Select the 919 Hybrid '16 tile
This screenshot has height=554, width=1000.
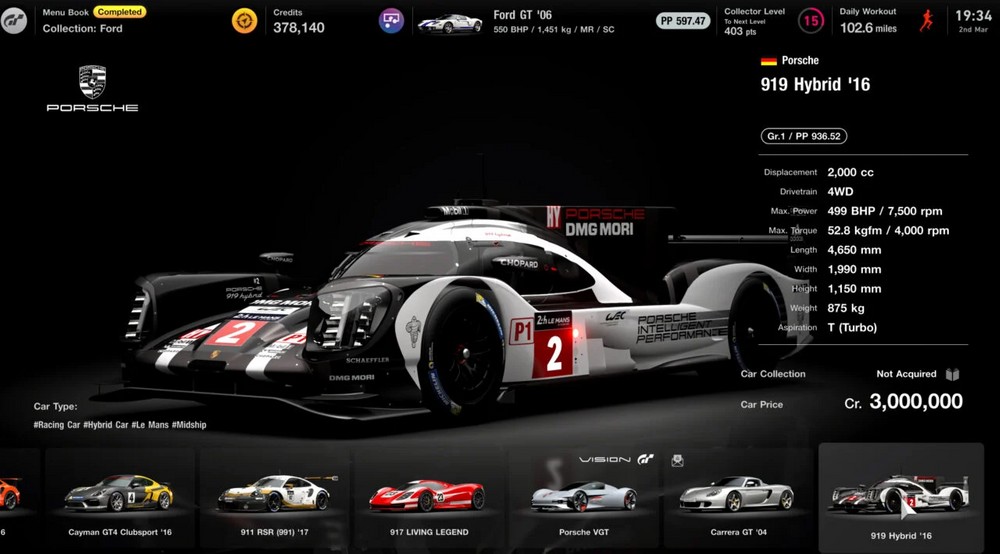(x=900, y=497)
